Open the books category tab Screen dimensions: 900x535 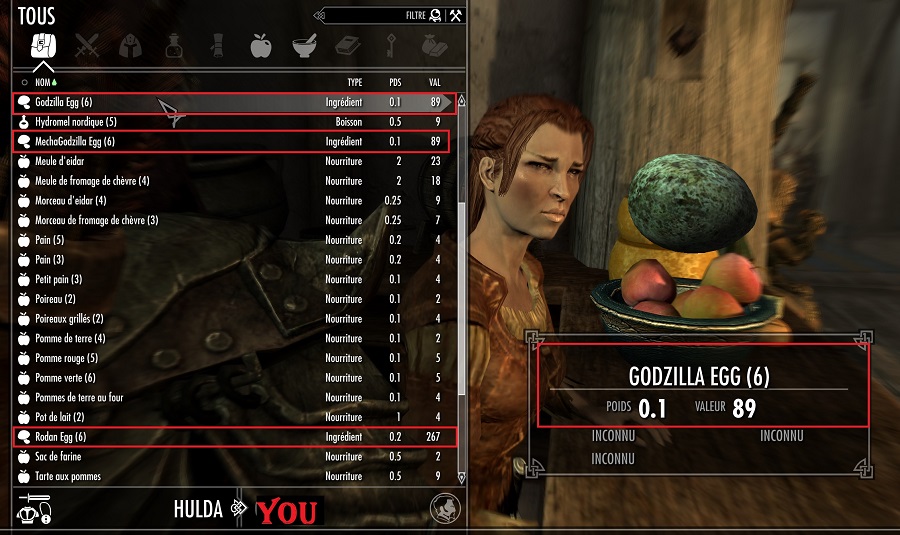point(346,45)
